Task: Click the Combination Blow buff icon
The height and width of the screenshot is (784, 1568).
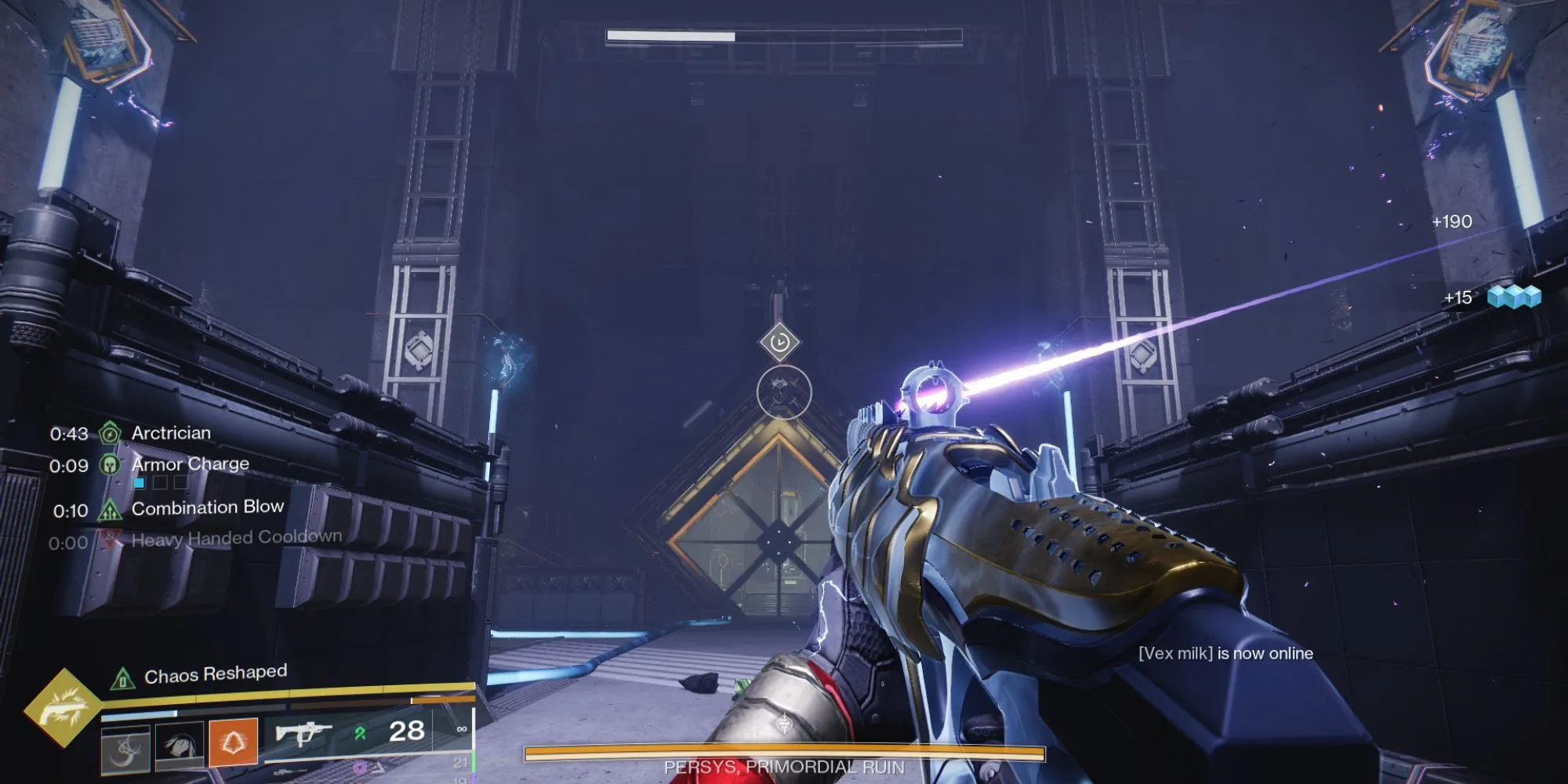Action: [111, 510]
